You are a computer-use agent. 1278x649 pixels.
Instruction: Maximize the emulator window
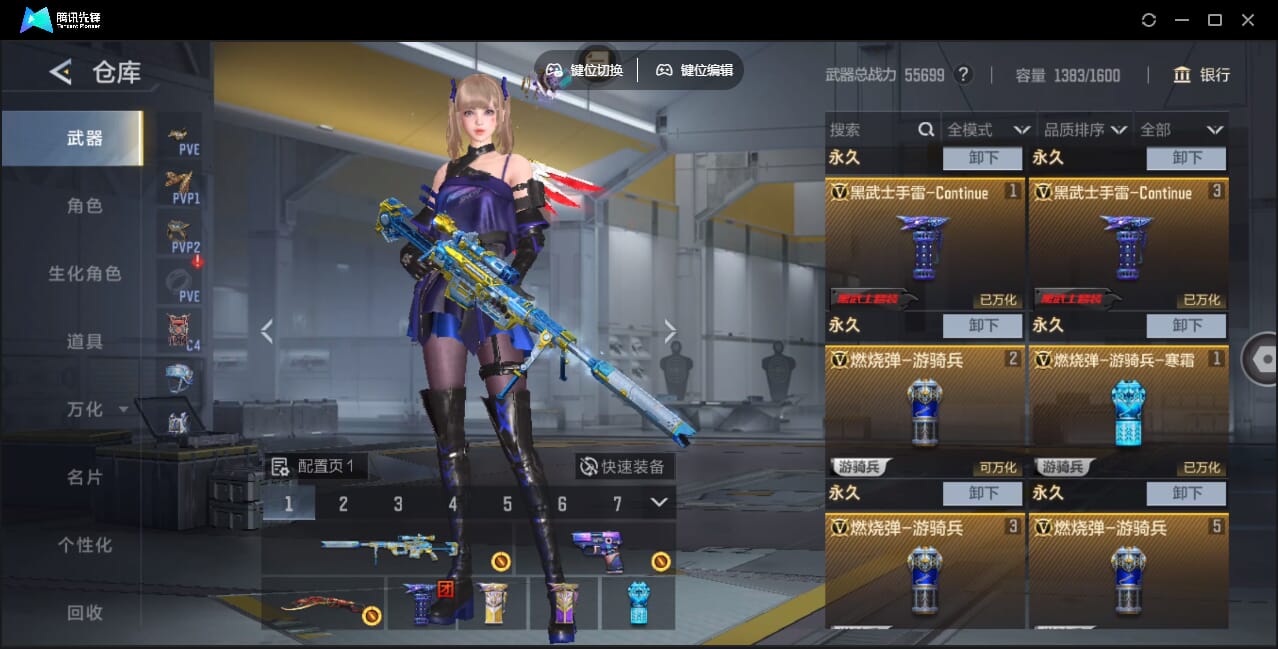coord(1215,20)
